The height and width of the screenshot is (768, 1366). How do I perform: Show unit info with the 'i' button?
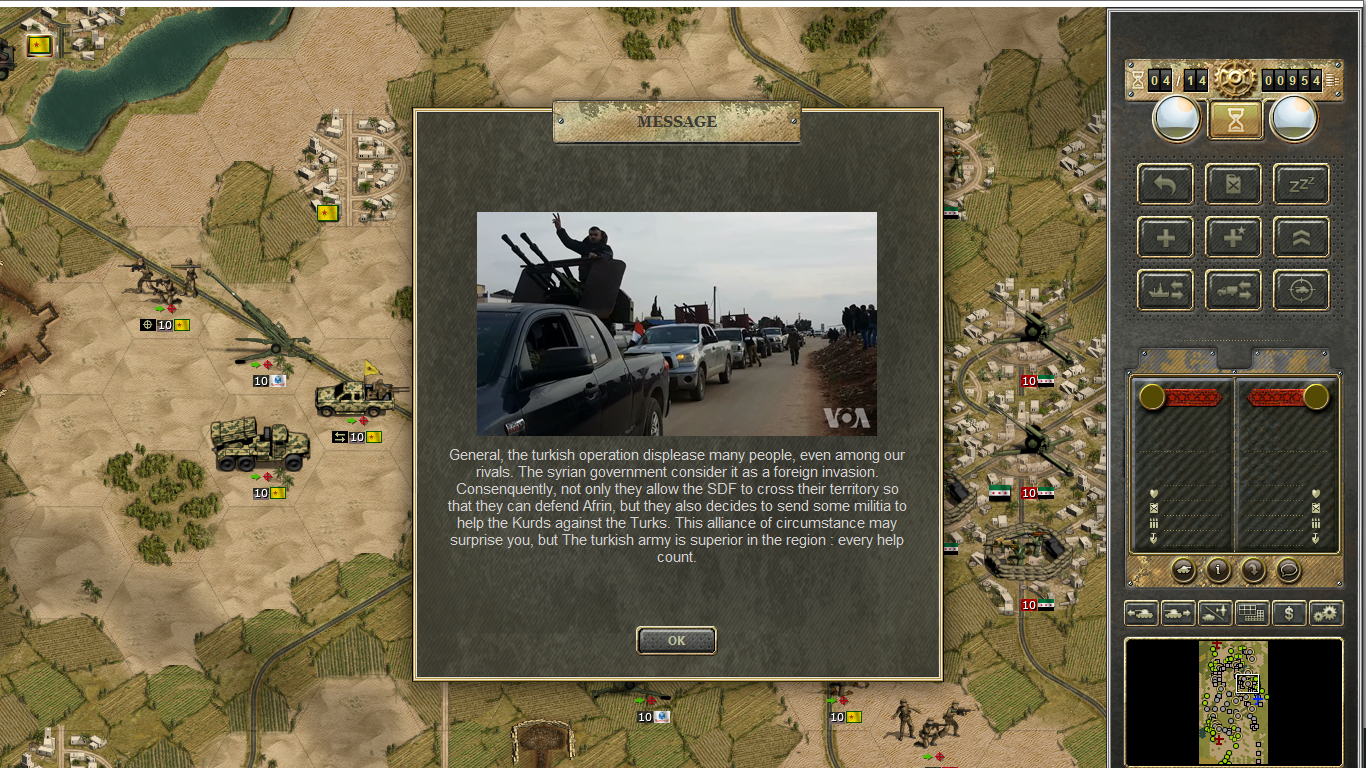[1218, 570]
